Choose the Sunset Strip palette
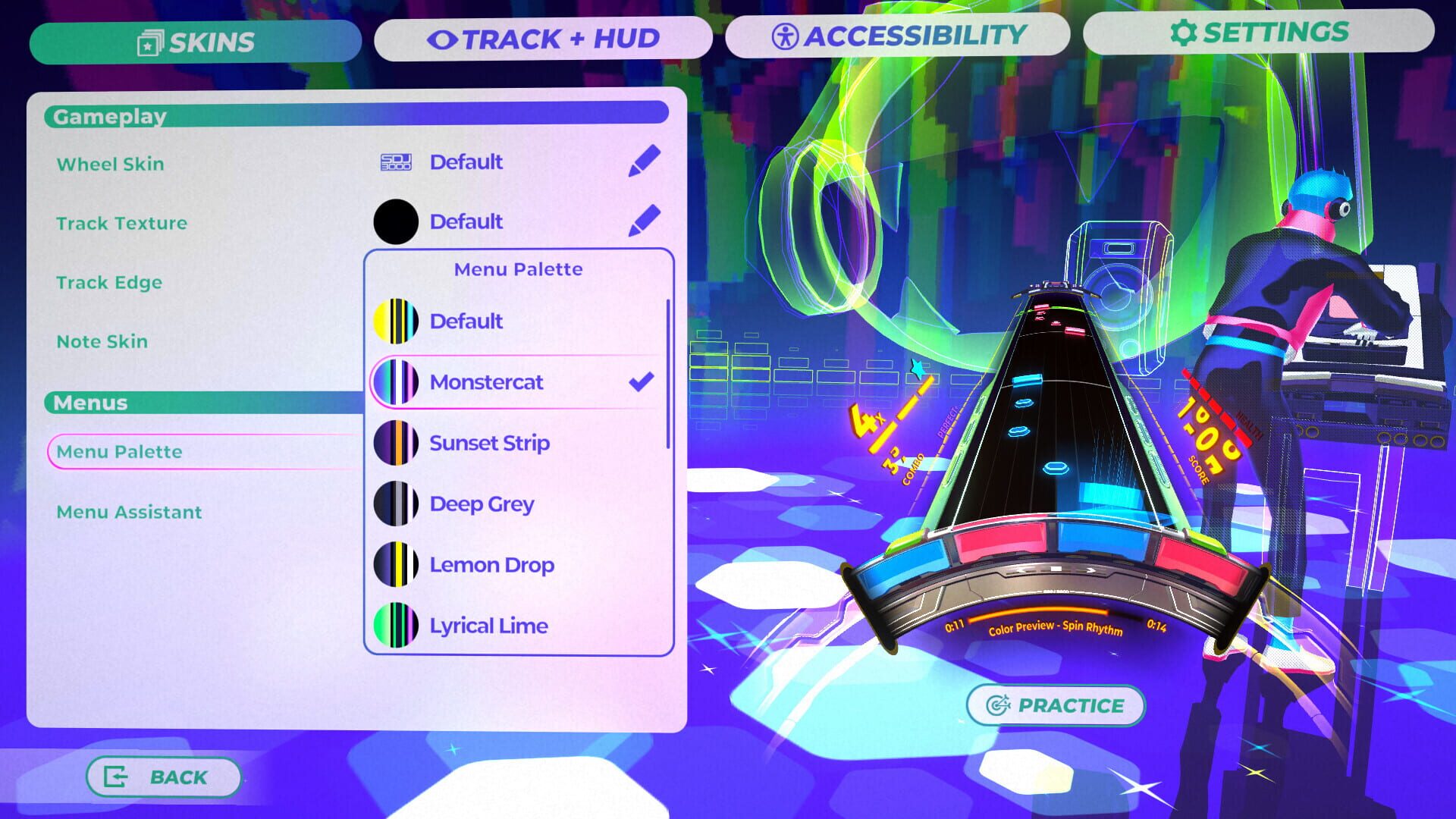1456x819 pixels. [x=489, y=443]
